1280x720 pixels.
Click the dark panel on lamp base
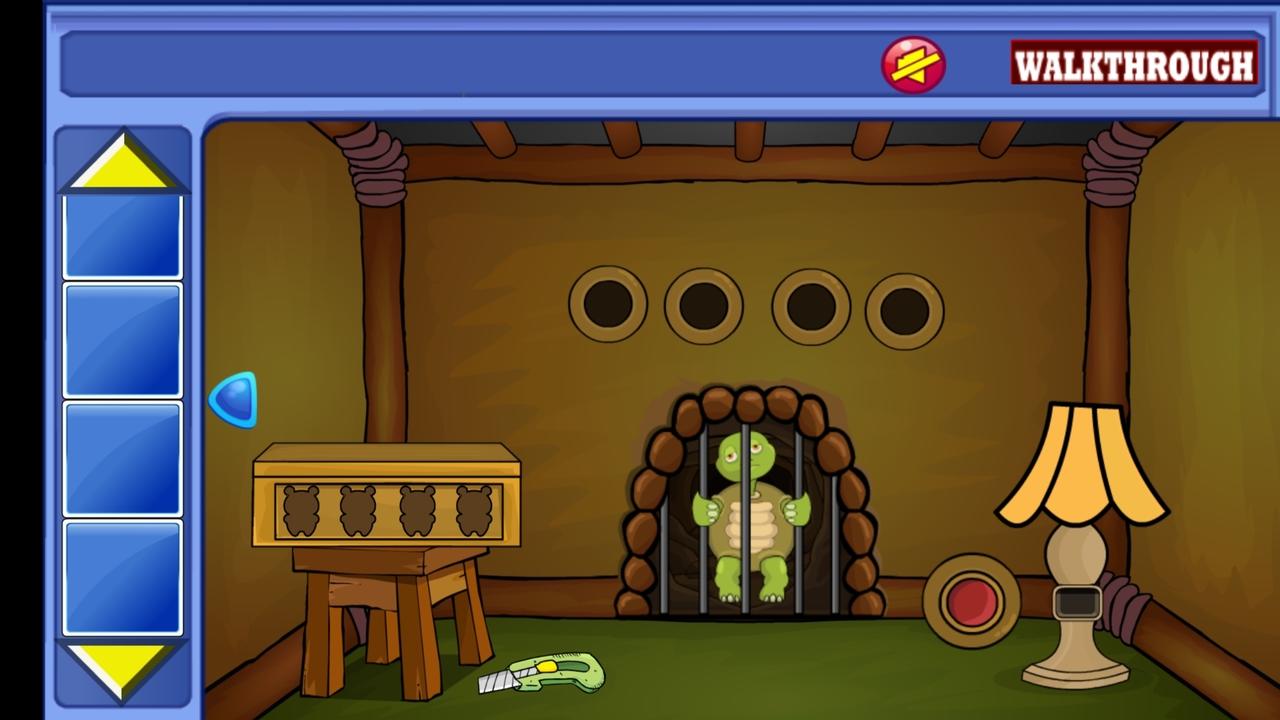coord(1077,603)
